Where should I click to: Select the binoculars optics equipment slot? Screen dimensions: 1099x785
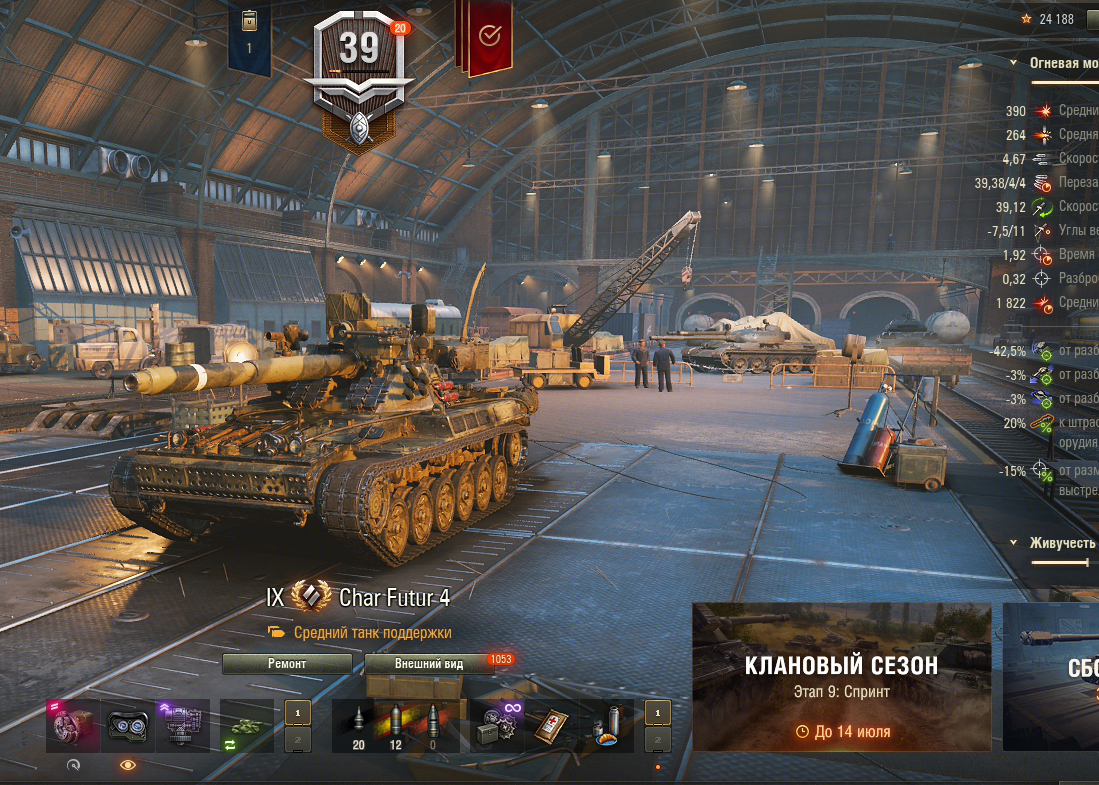pyautogui.click(x=128, y=725)
